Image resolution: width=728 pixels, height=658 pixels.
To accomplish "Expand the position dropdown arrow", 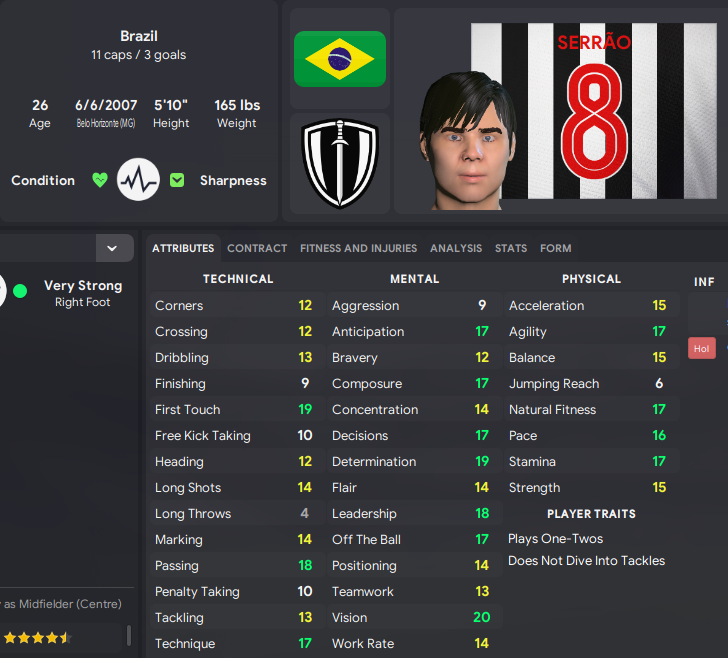I will click(112, 248).
